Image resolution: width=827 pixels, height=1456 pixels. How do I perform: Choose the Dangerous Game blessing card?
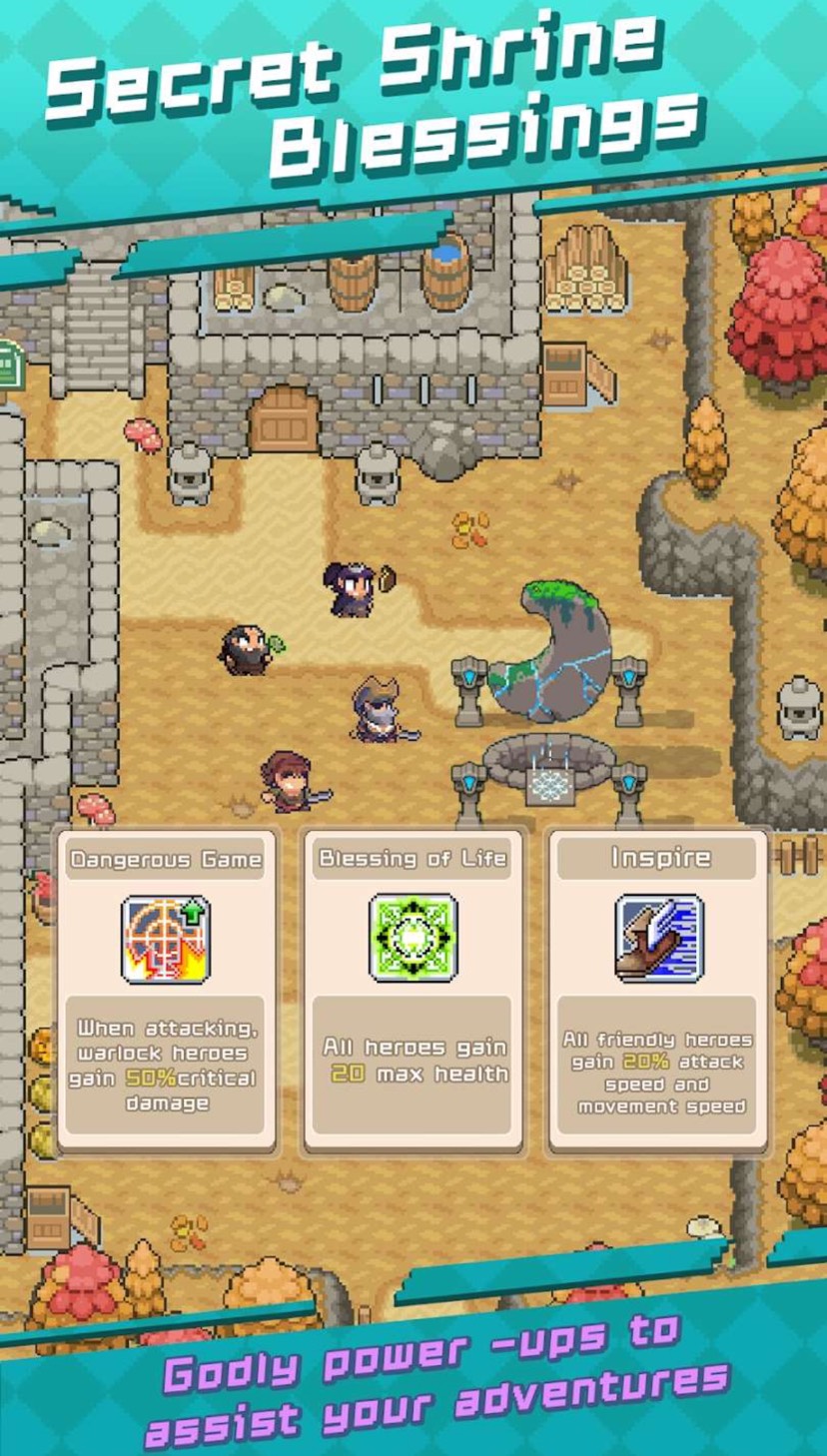pos(166,991)
